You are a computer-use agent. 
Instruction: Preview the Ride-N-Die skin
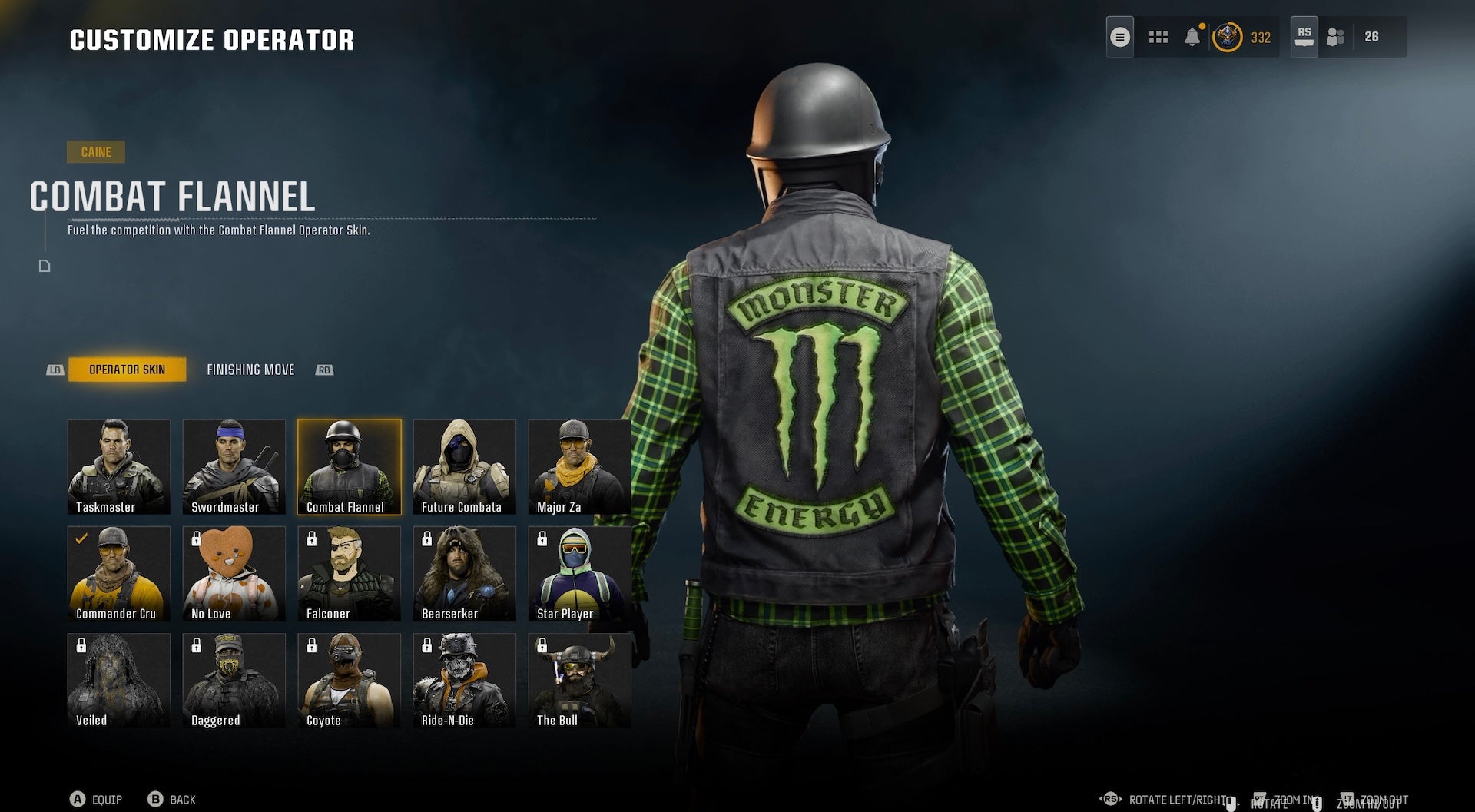(465, 680)
